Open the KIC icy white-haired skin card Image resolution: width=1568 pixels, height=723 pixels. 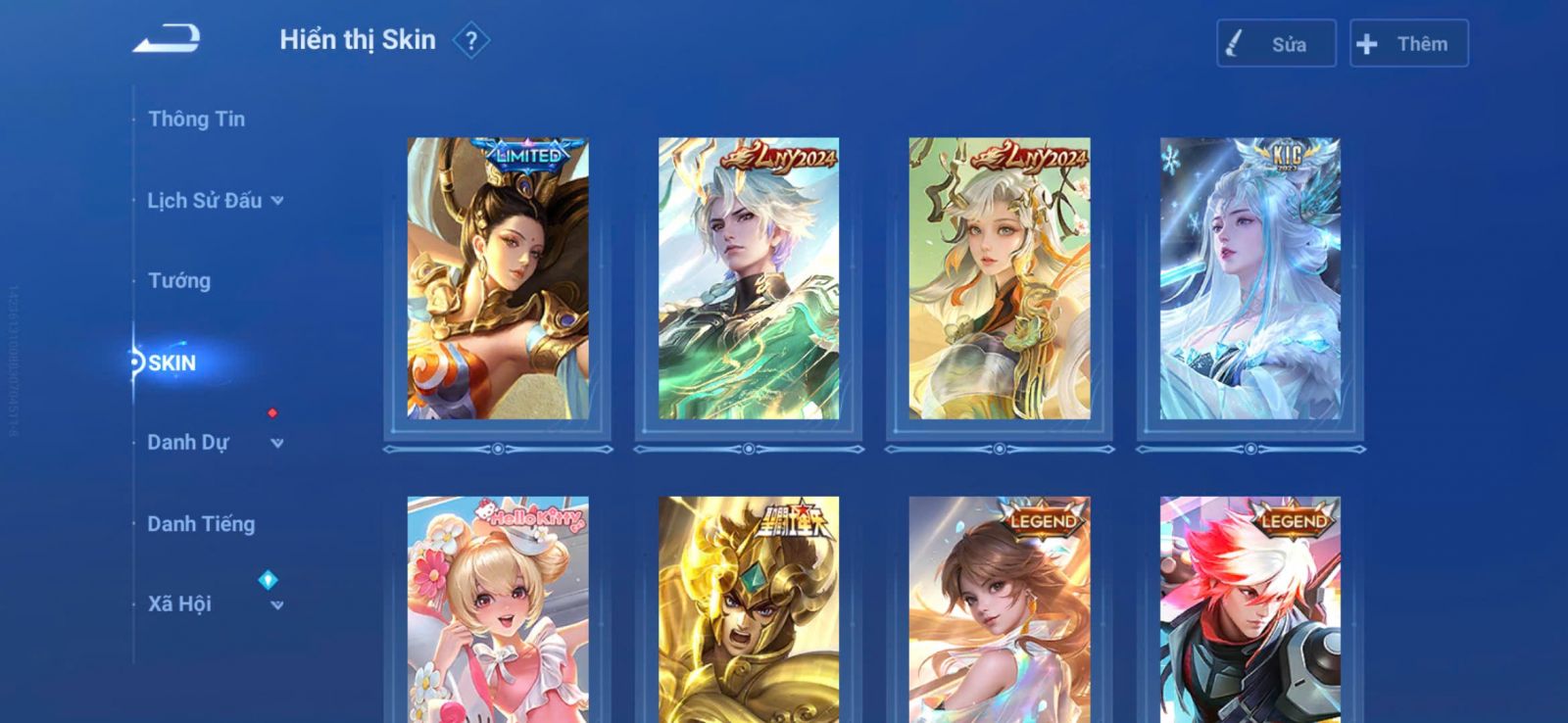point(1250,279)
